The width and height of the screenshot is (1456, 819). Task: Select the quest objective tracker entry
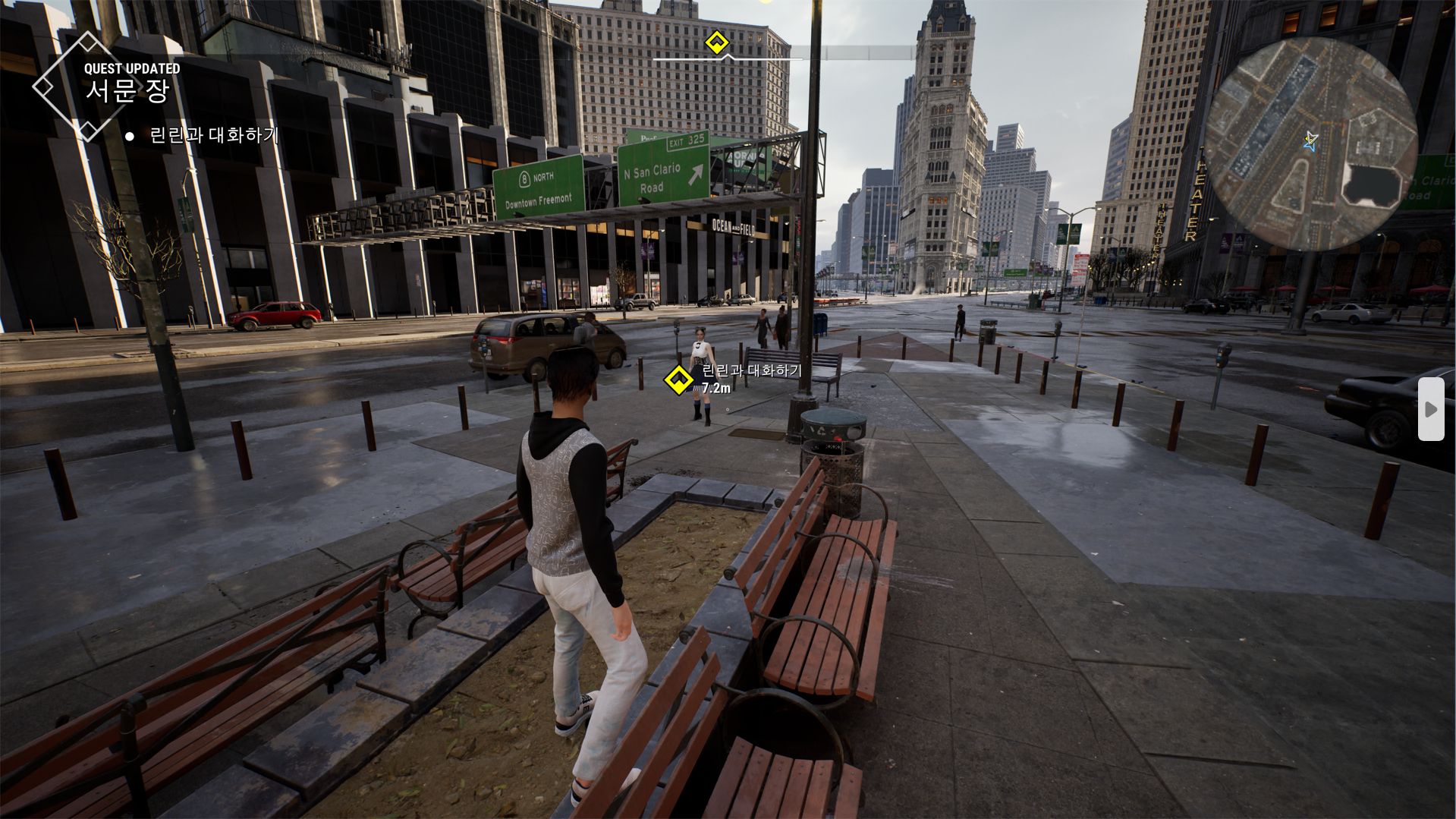pyautogui.click(x=213, y=136)
